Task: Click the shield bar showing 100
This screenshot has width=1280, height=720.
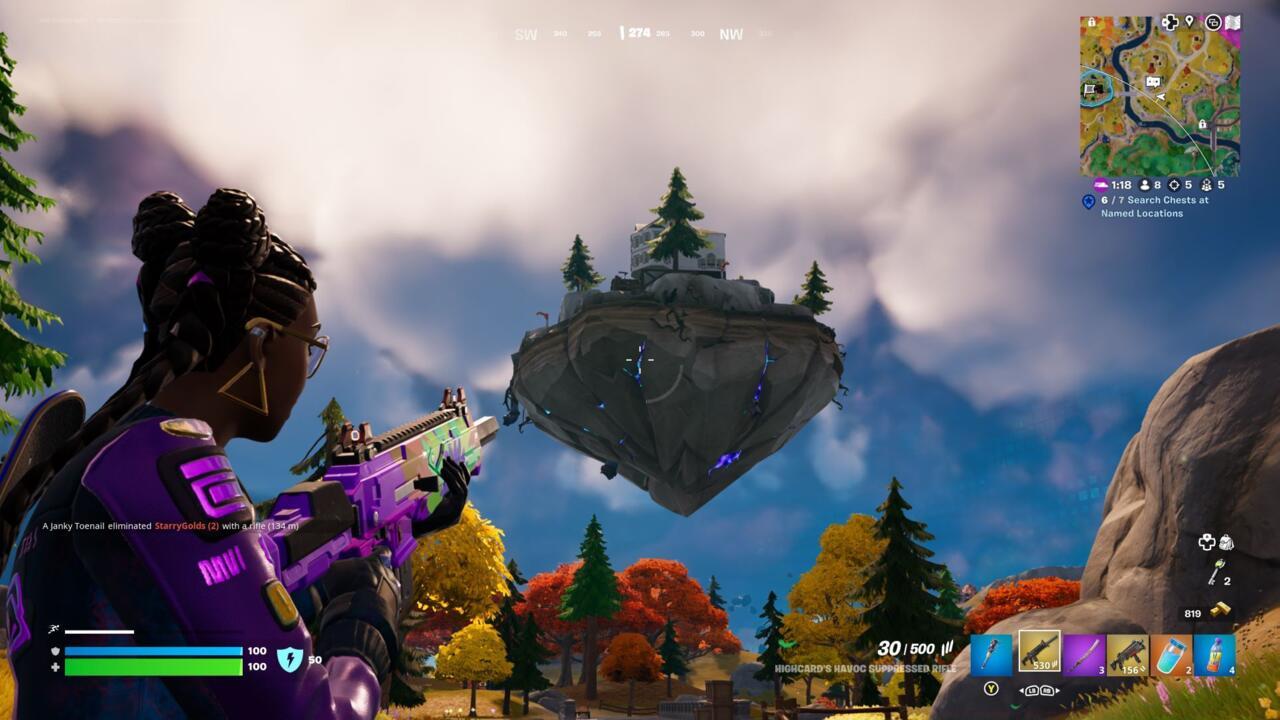Action: [150, 649]
